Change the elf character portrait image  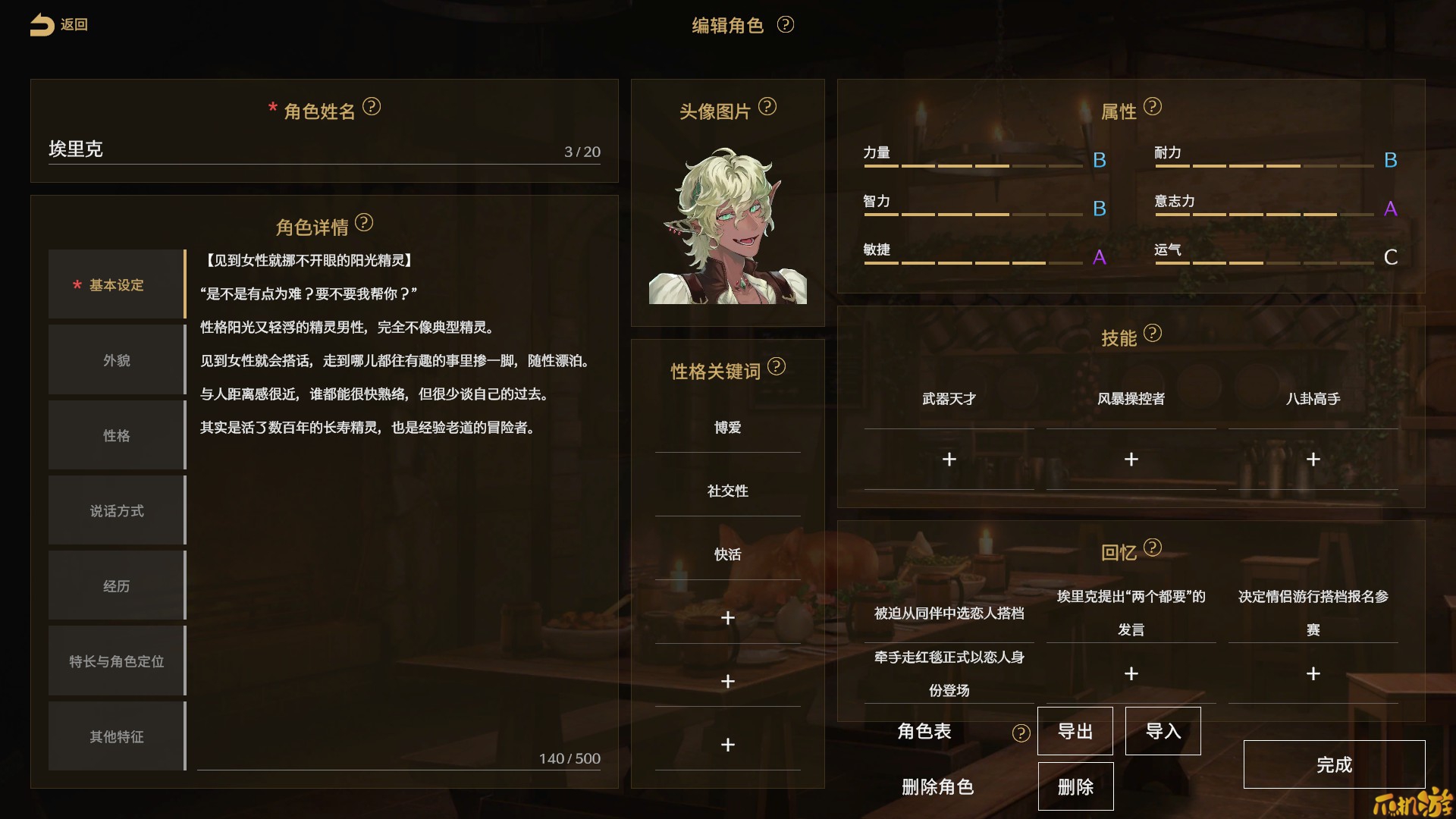[727, 226]
